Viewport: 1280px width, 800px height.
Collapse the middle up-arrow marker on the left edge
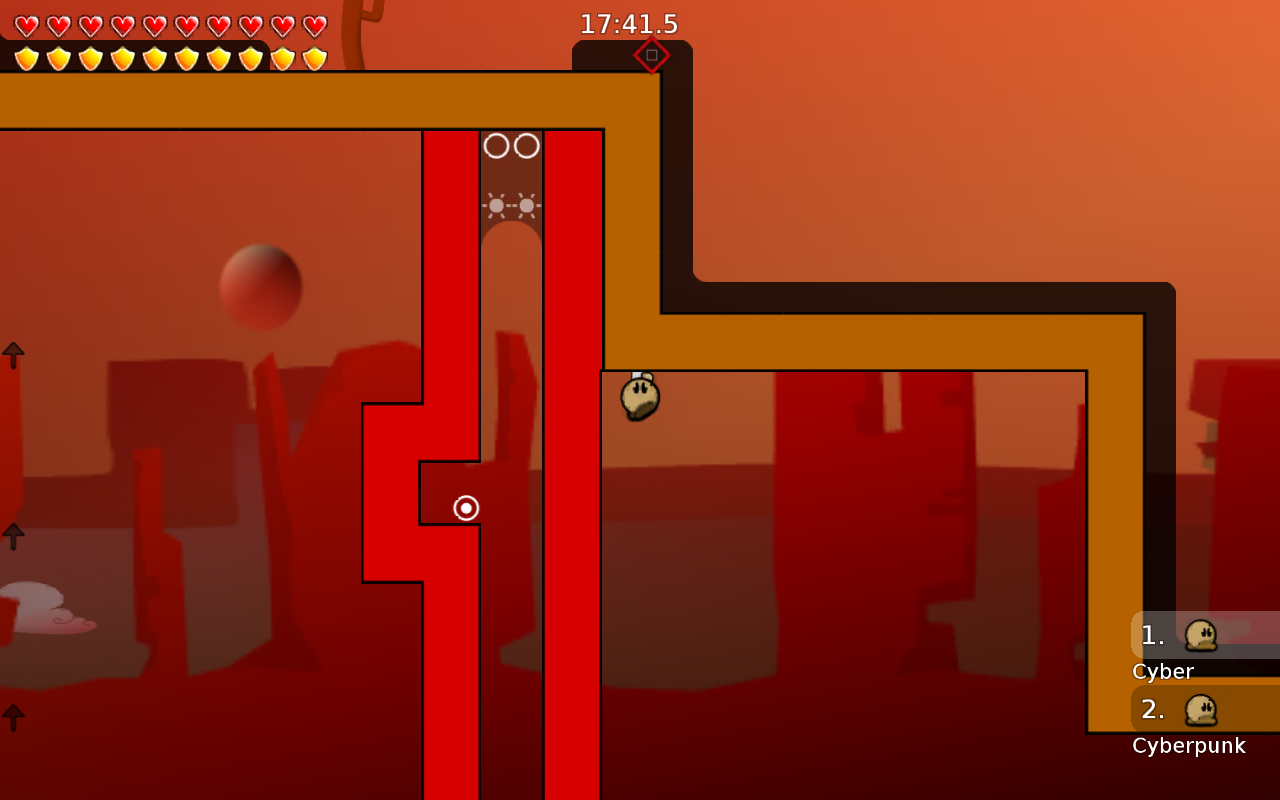(x=13, y=537)
